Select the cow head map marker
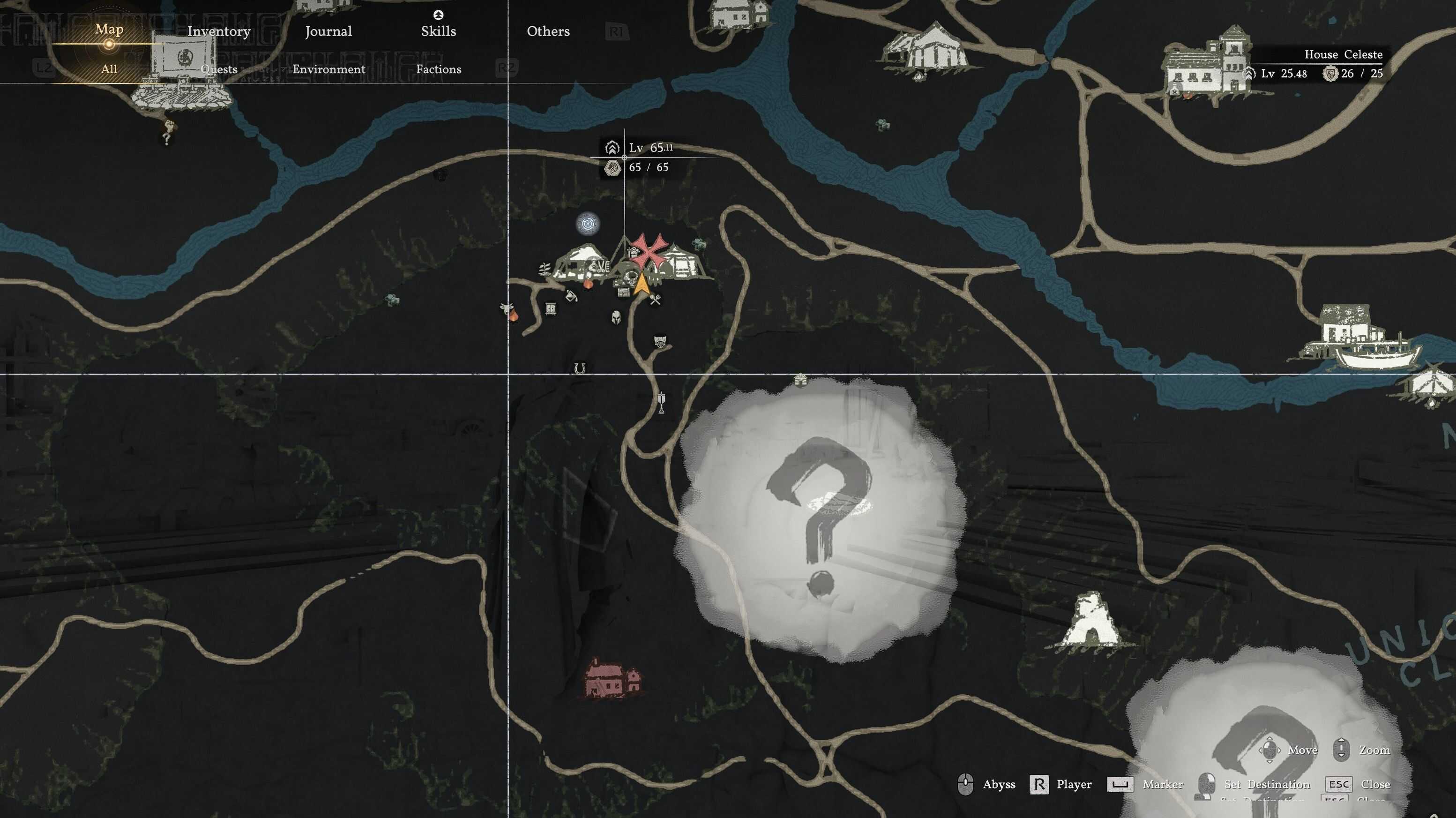 point(507,308)
